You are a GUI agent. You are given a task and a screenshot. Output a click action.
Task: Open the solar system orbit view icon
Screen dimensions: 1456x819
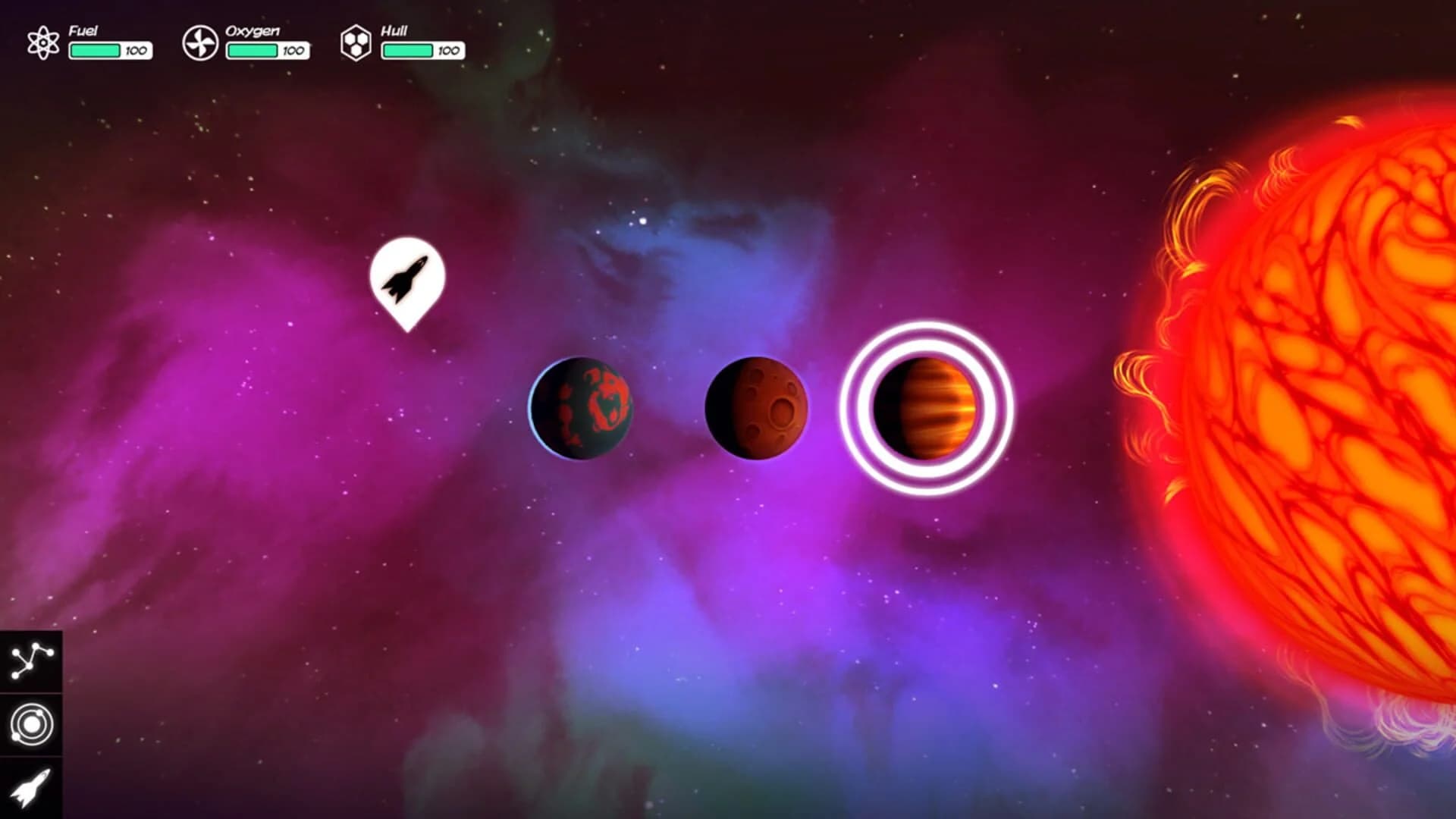(30, 724)
